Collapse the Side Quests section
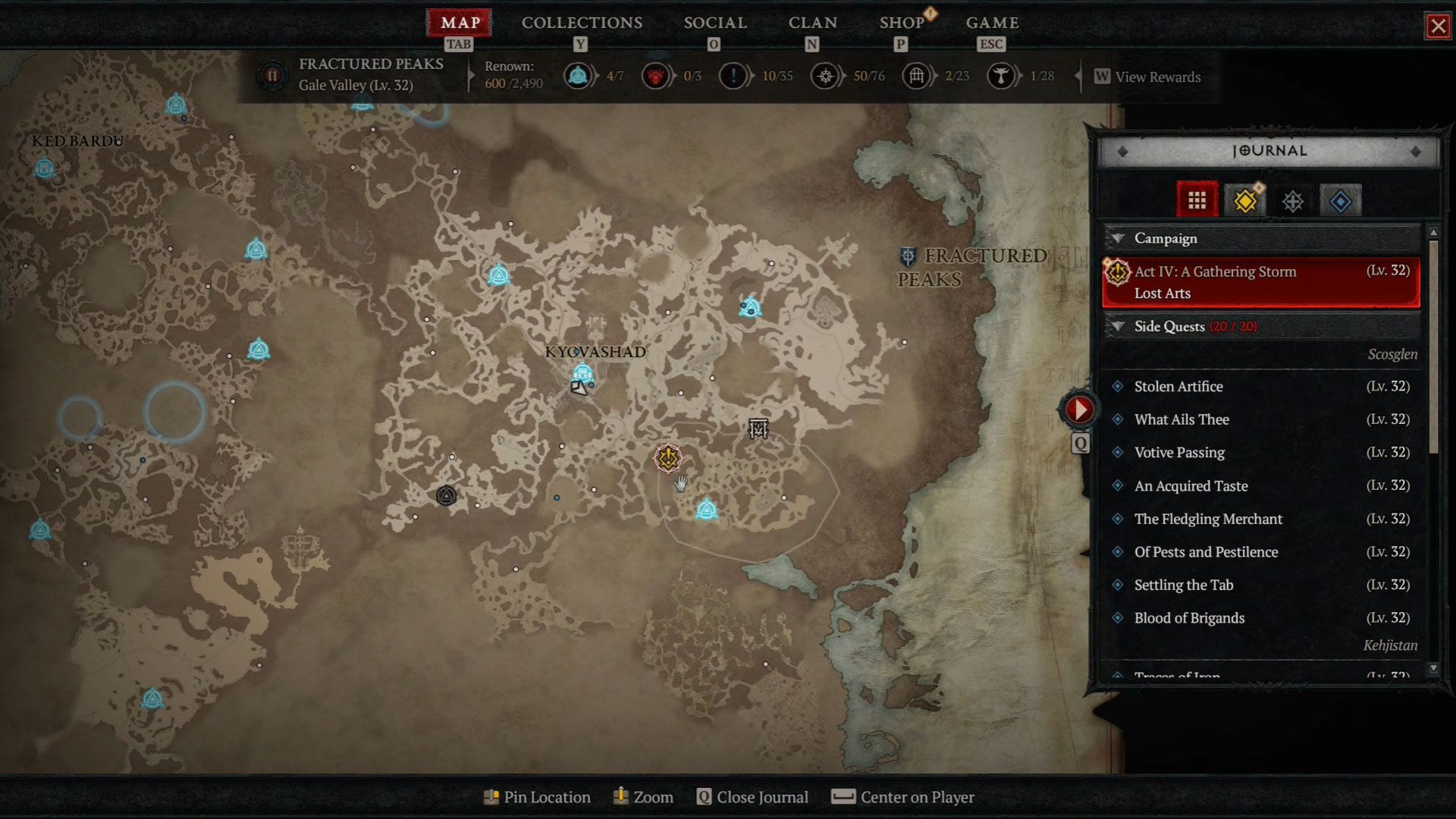Viewport: 1456px width, 819px height. 1117,326
